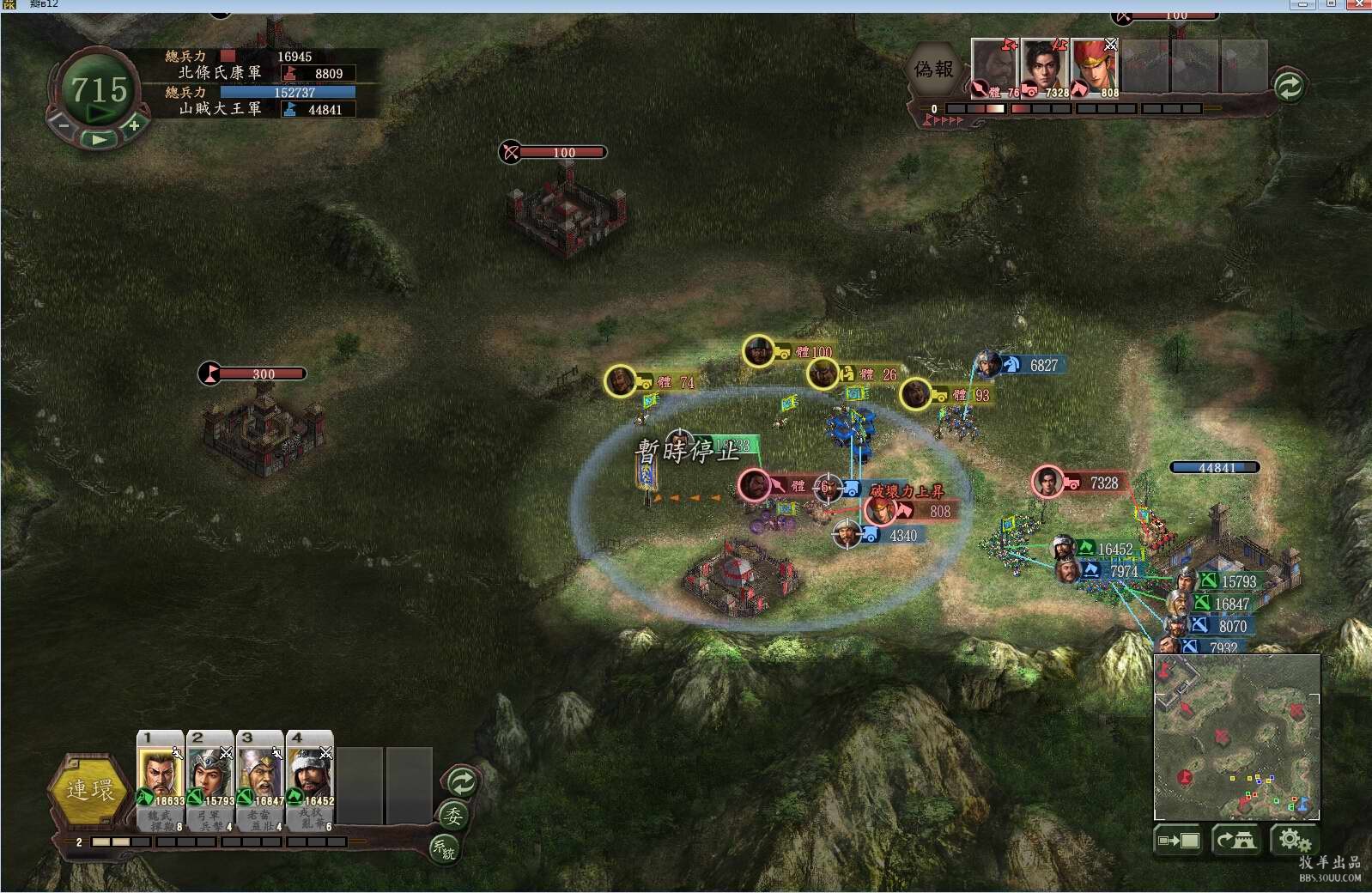The image size is (1372, 893).
Task: Click the play button under the 715 timer
Action: click(x=100, y=139)
